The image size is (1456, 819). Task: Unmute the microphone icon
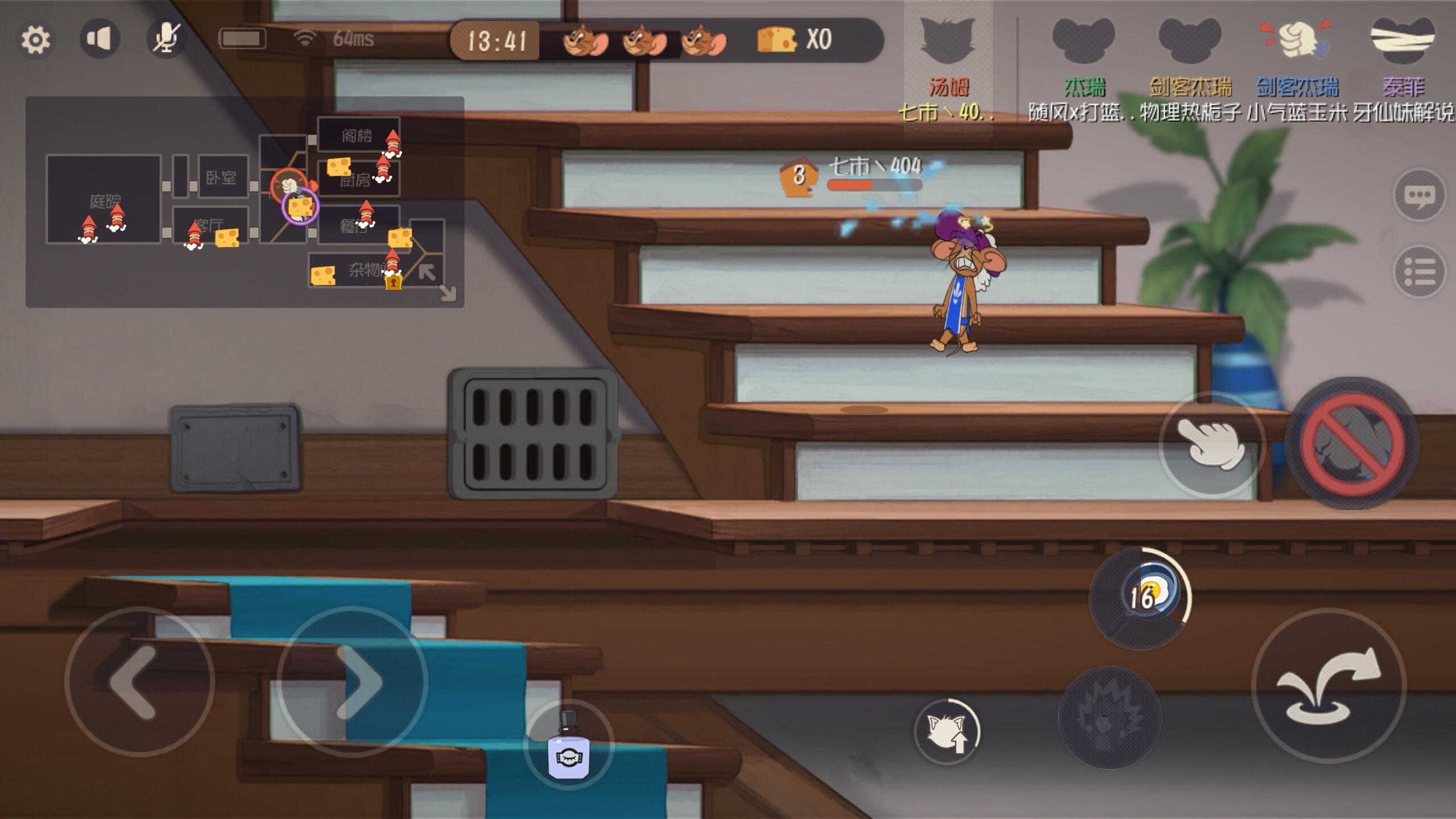click(x=166, y=38)
